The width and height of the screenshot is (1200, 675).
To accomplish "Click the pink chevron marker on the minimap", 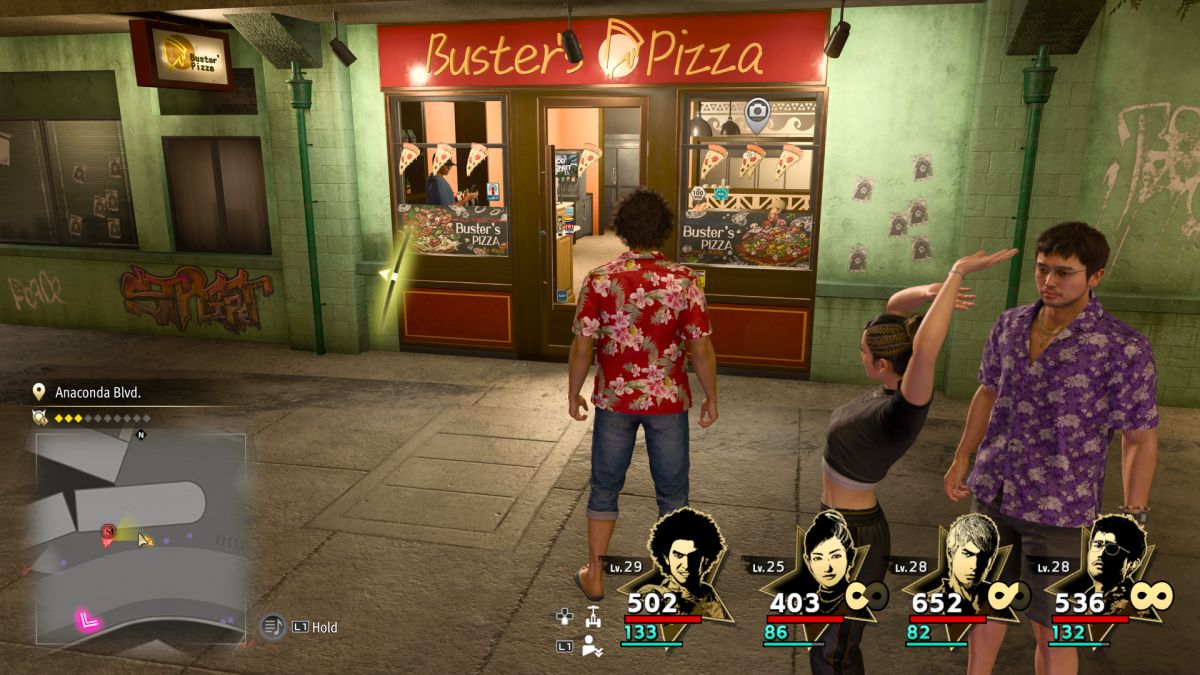I will point(88,621).
